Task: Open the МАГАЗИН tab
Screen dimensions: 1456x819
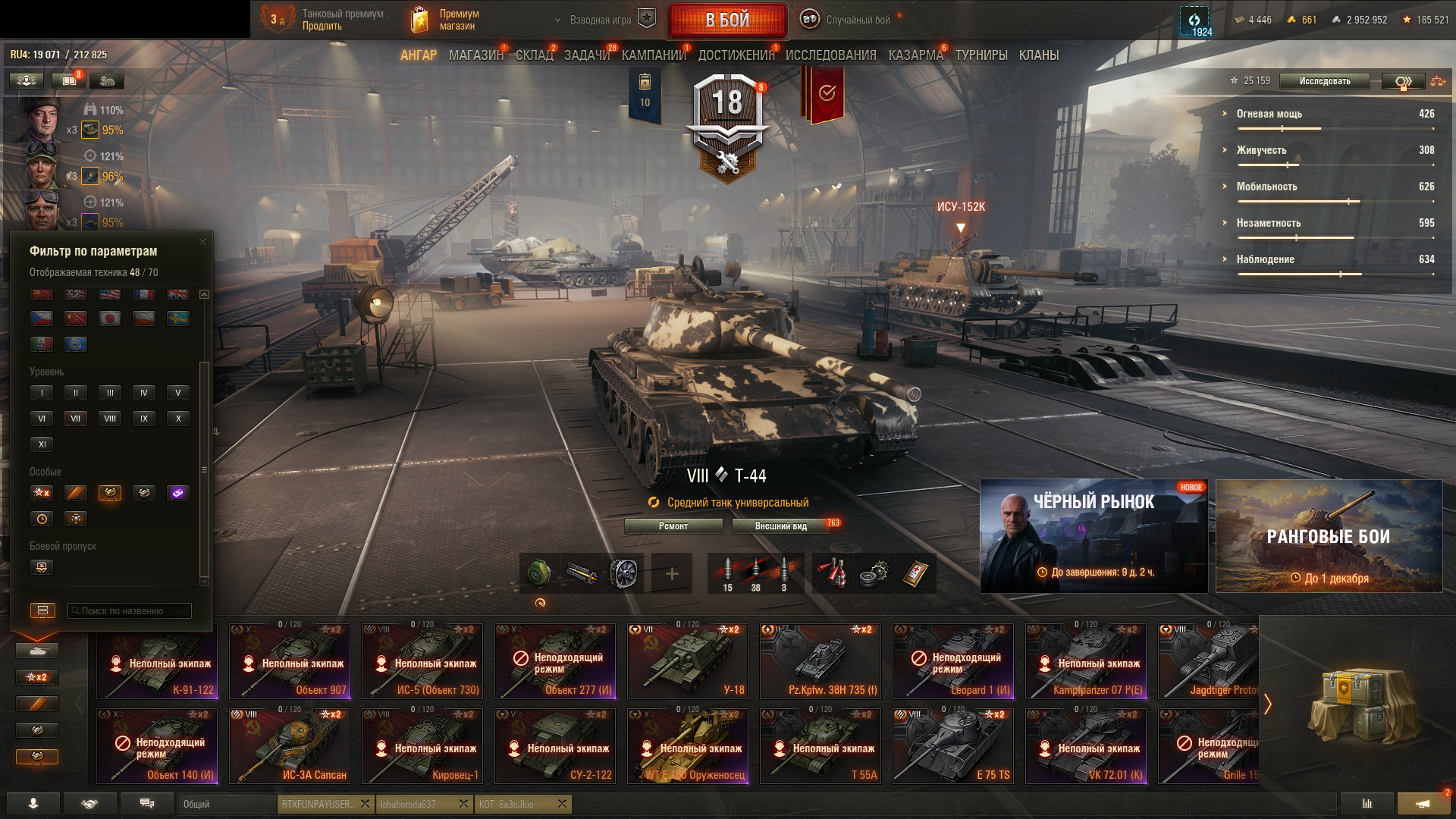Action: point(475,55)
